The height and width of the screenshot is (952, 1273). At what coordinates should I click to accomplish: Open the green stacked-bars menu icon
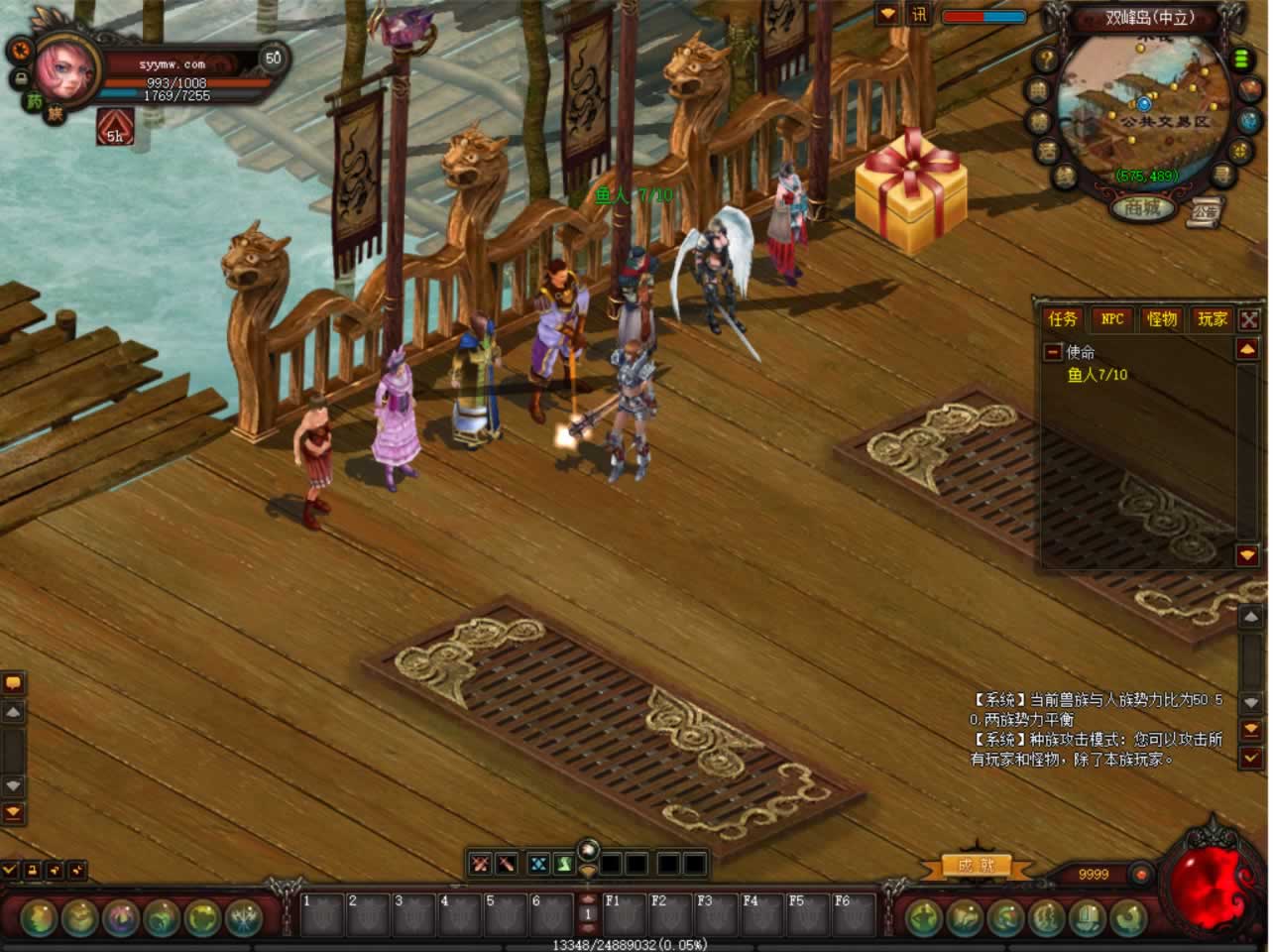pyautogui.click(x=1241, y=59)
